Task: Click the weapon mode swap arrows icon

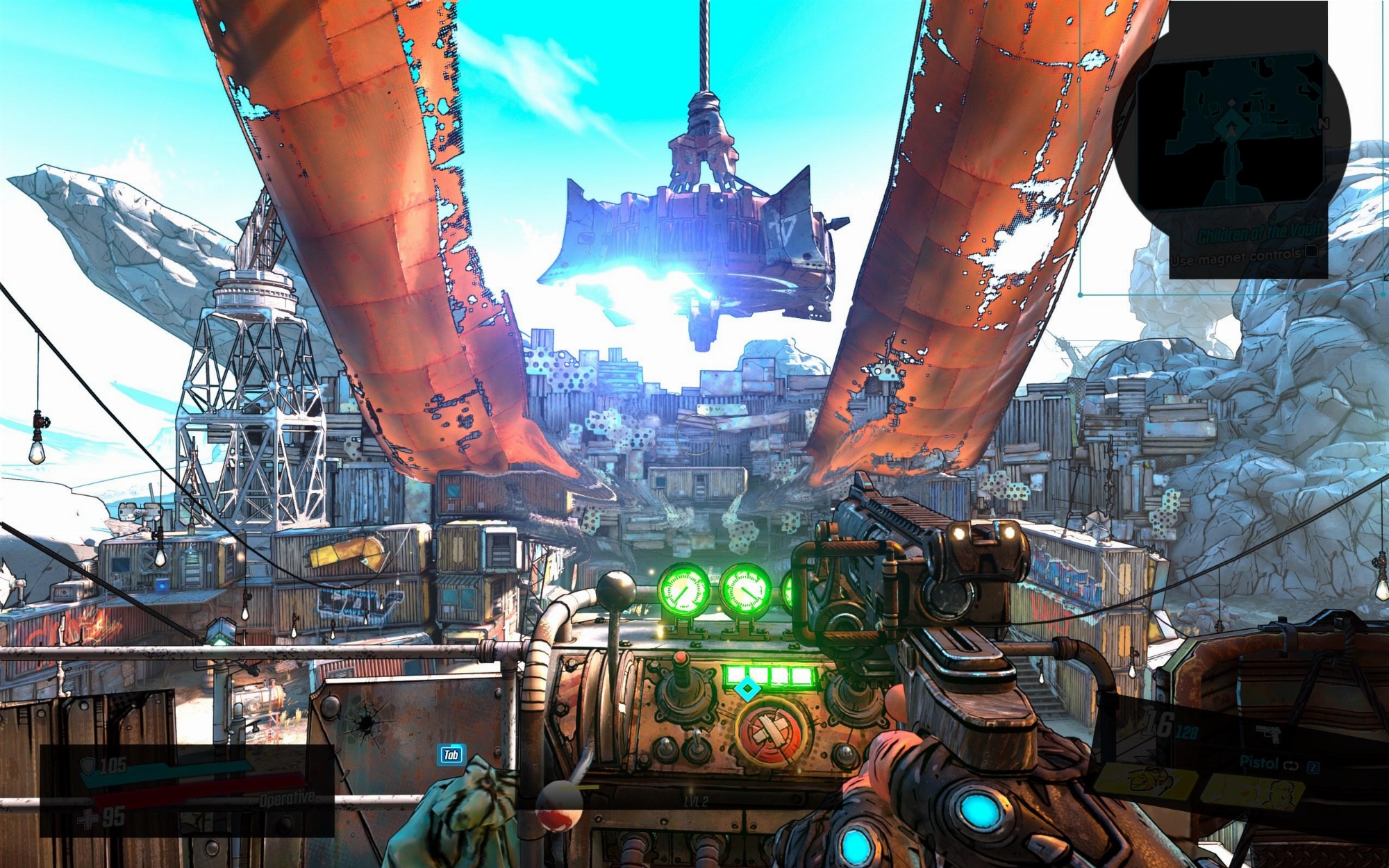Action: click(x=1290, y=765)
